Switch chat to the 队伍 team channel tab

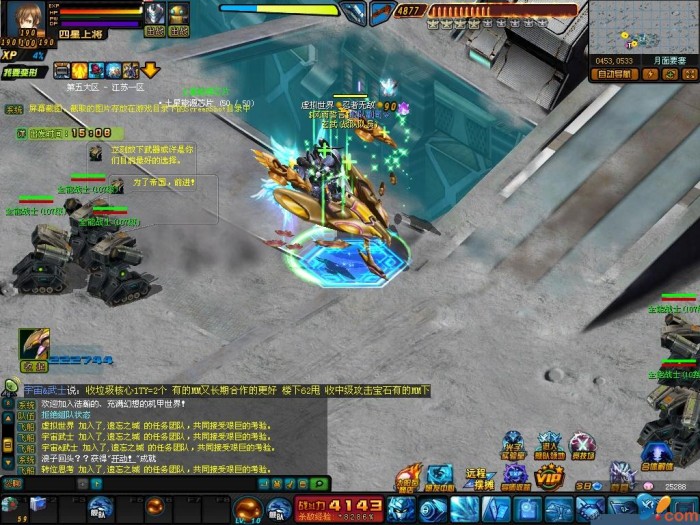pos(26,416)
